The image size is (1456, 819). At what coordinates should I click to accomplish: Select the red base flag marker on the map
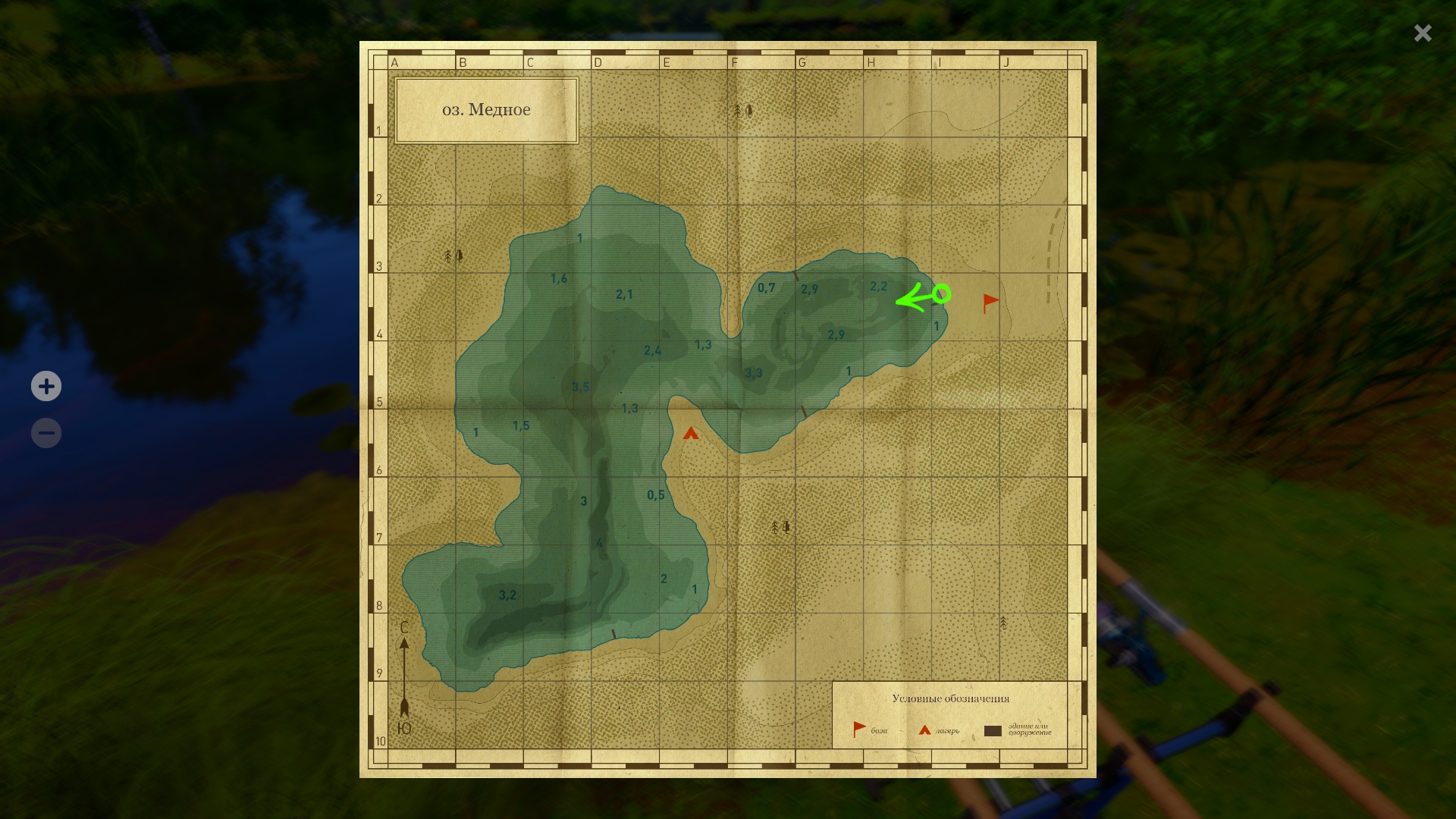[x=990, y=303]
